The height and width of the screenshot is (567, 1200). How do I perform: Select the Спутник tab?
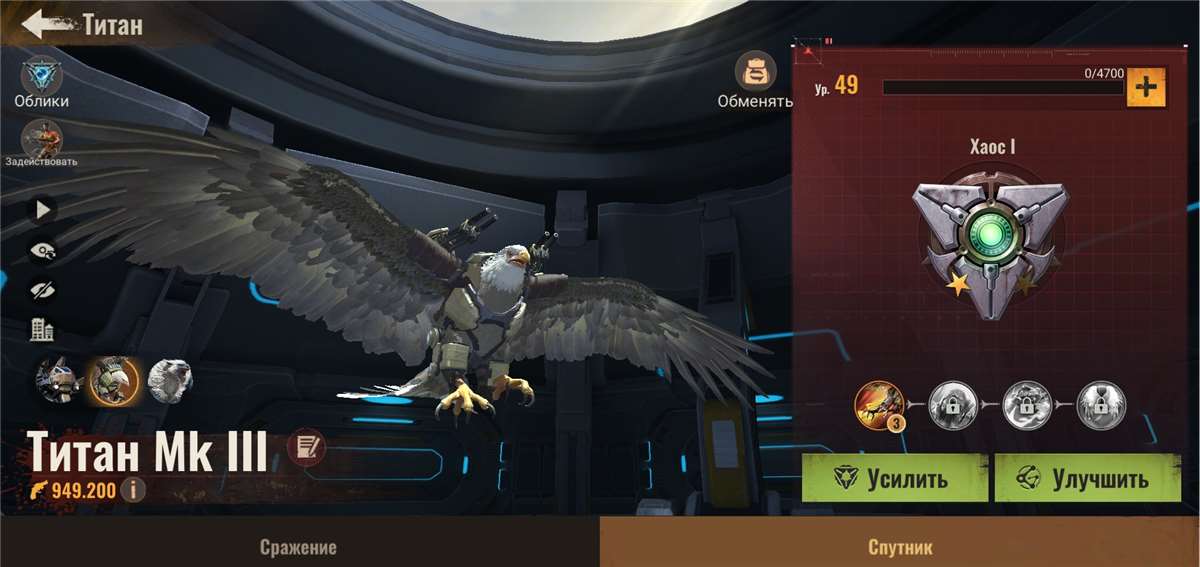(900, 547)
